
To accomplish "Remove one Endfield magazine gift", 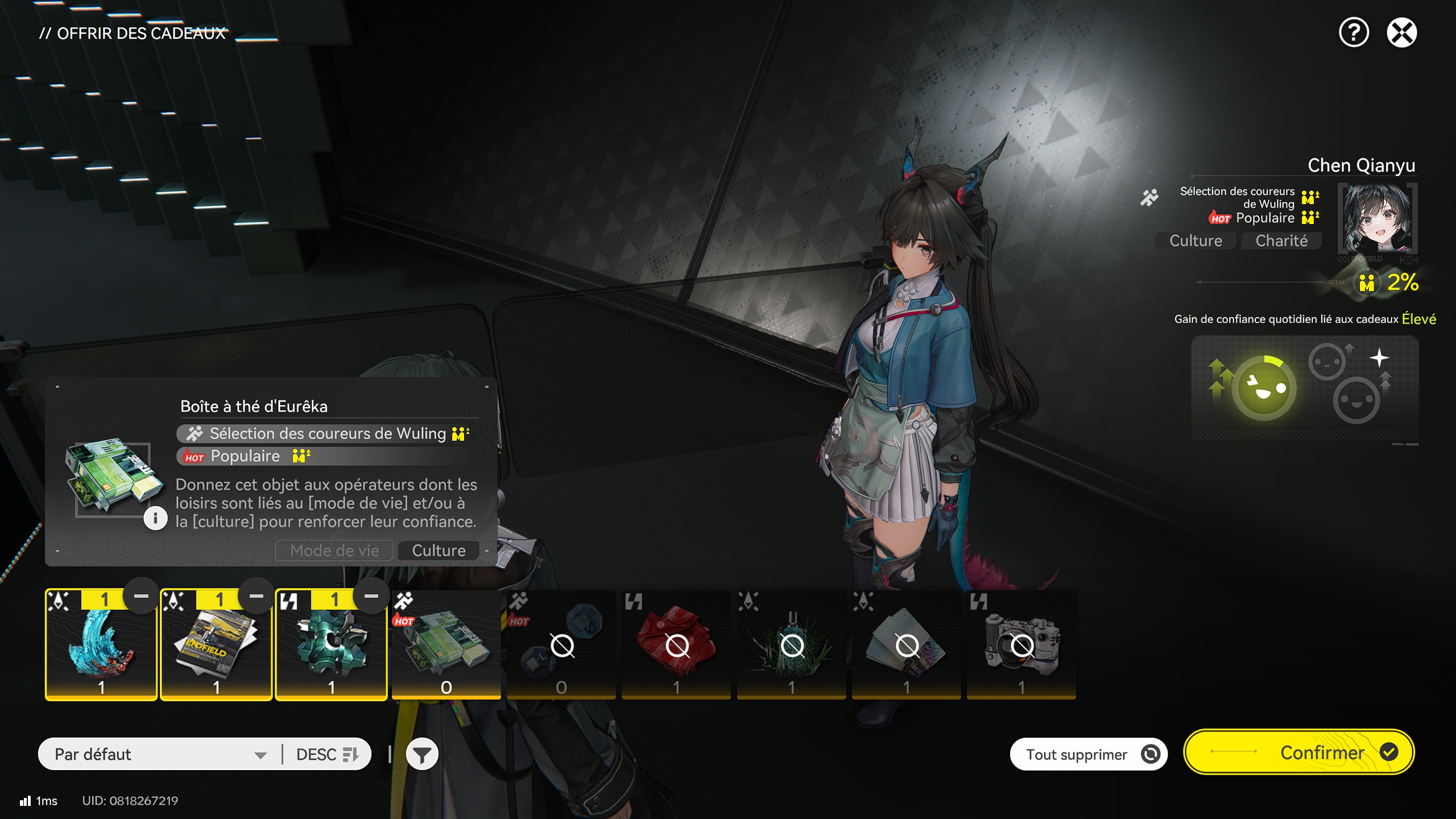I will tap(257, 596).
